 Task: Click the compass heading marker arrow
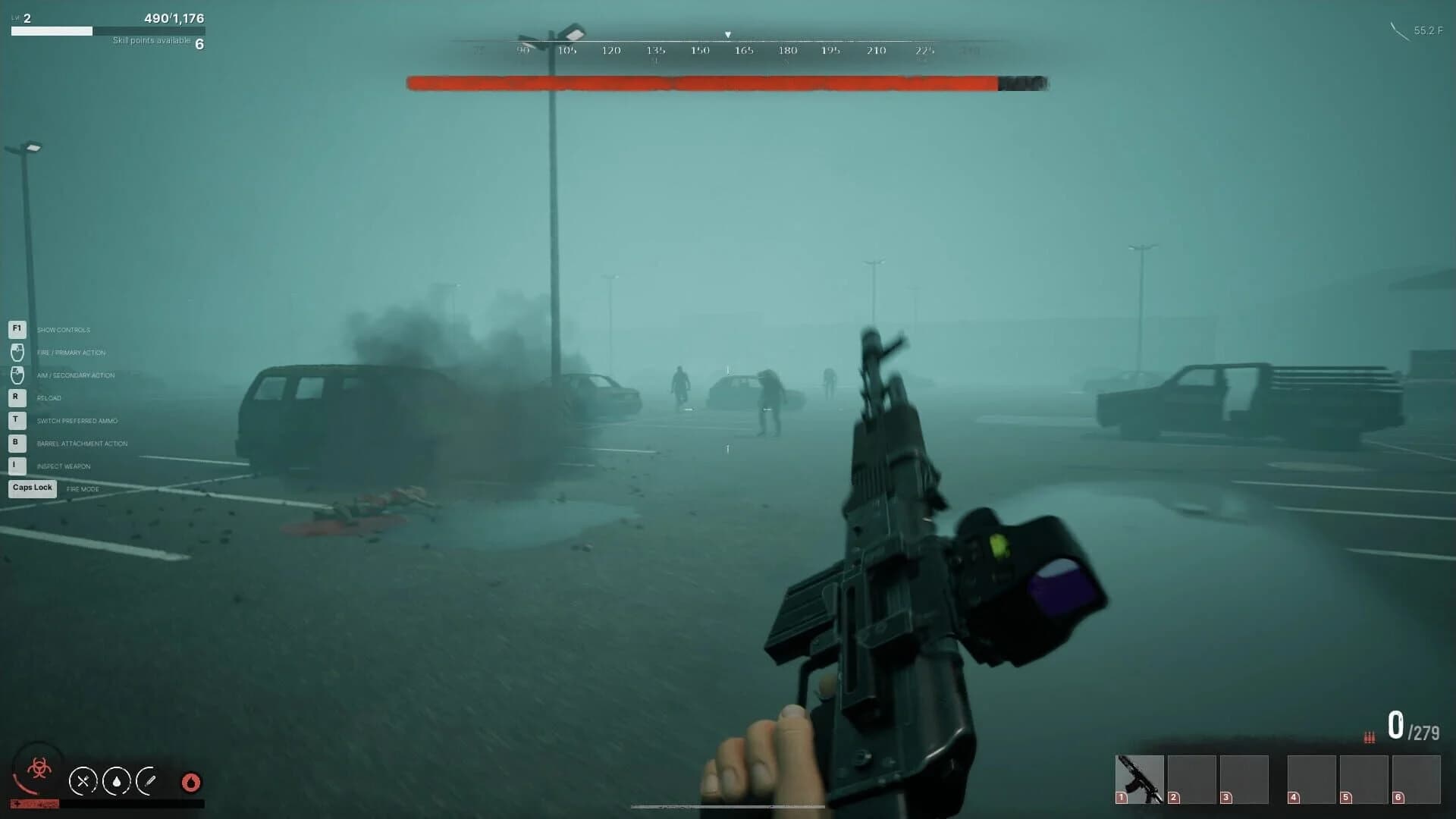[x=727, y=33]
